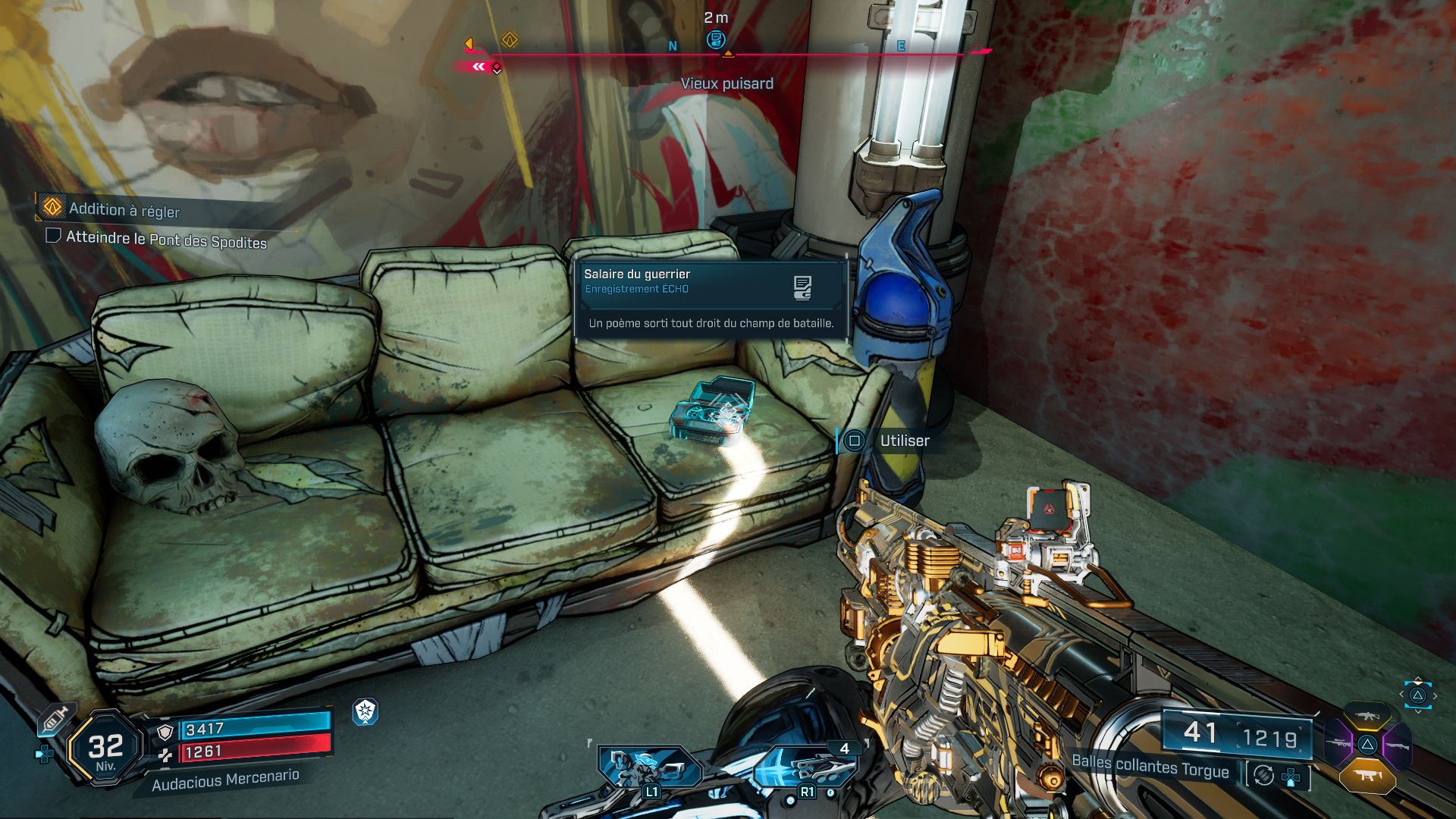Toggle the weapon fire mode swap icon
Image resolution: width=1456 pixels, height=819 pixels.
(x=1264, y=776)
